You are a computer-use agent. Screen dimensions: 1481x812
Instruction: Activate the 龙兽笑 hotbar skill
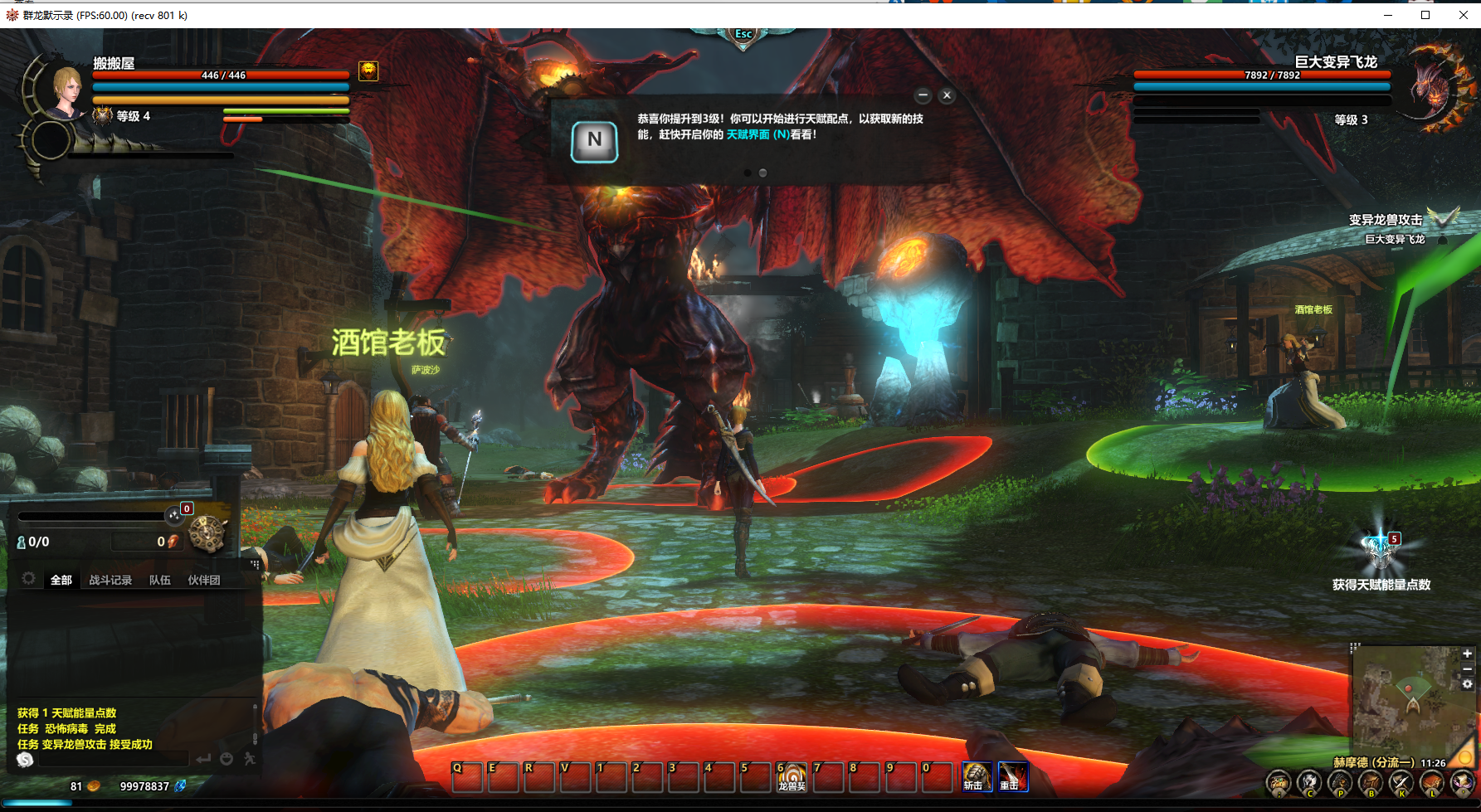point(792,777)
